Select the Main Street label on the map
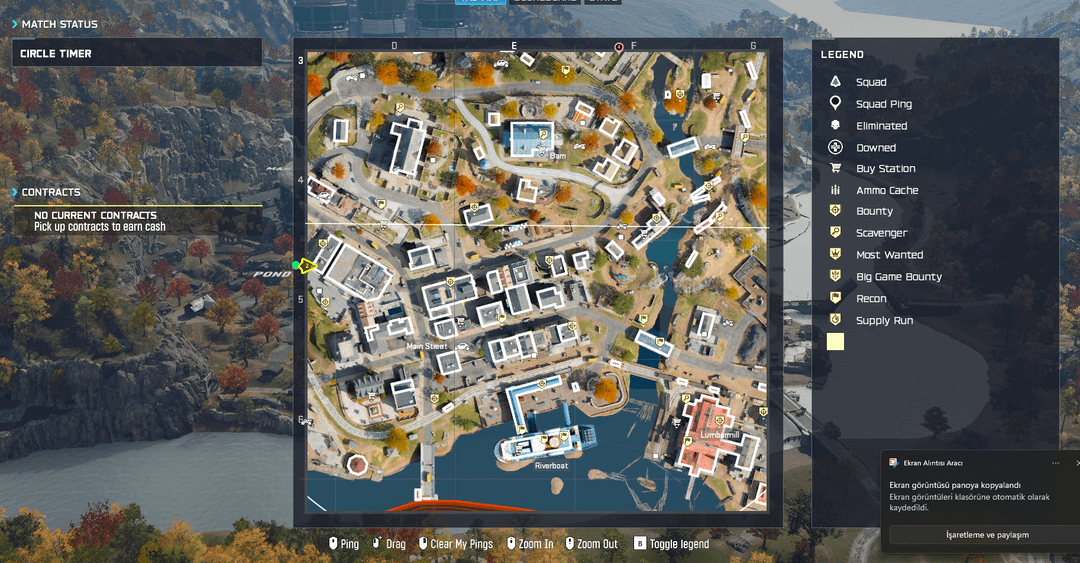This screenshot has height=563, width=1080. tap(427, 346)
